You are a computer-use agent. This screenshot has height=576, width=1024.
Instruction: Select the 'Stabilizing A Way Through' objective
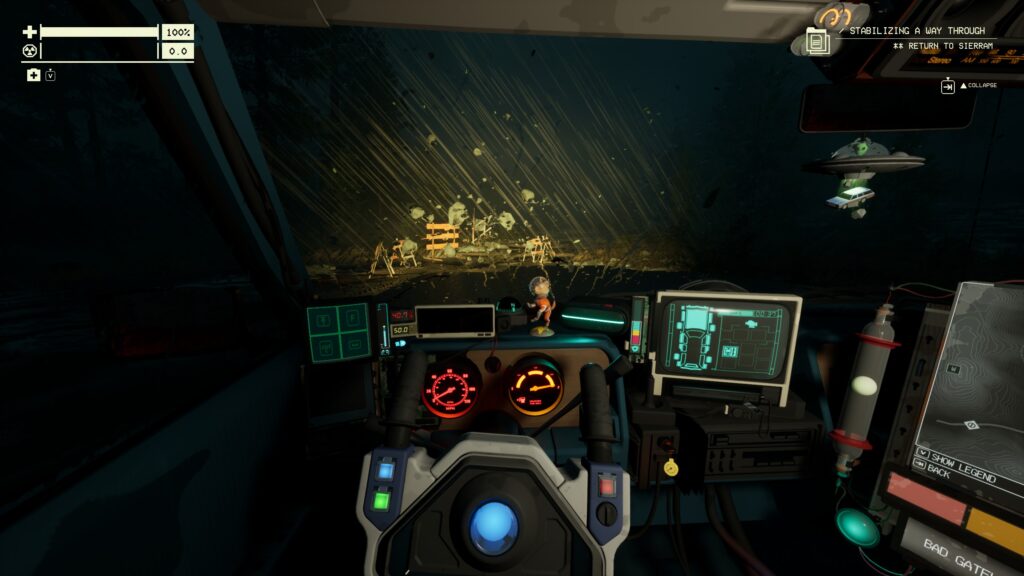[x=917, y=31]
